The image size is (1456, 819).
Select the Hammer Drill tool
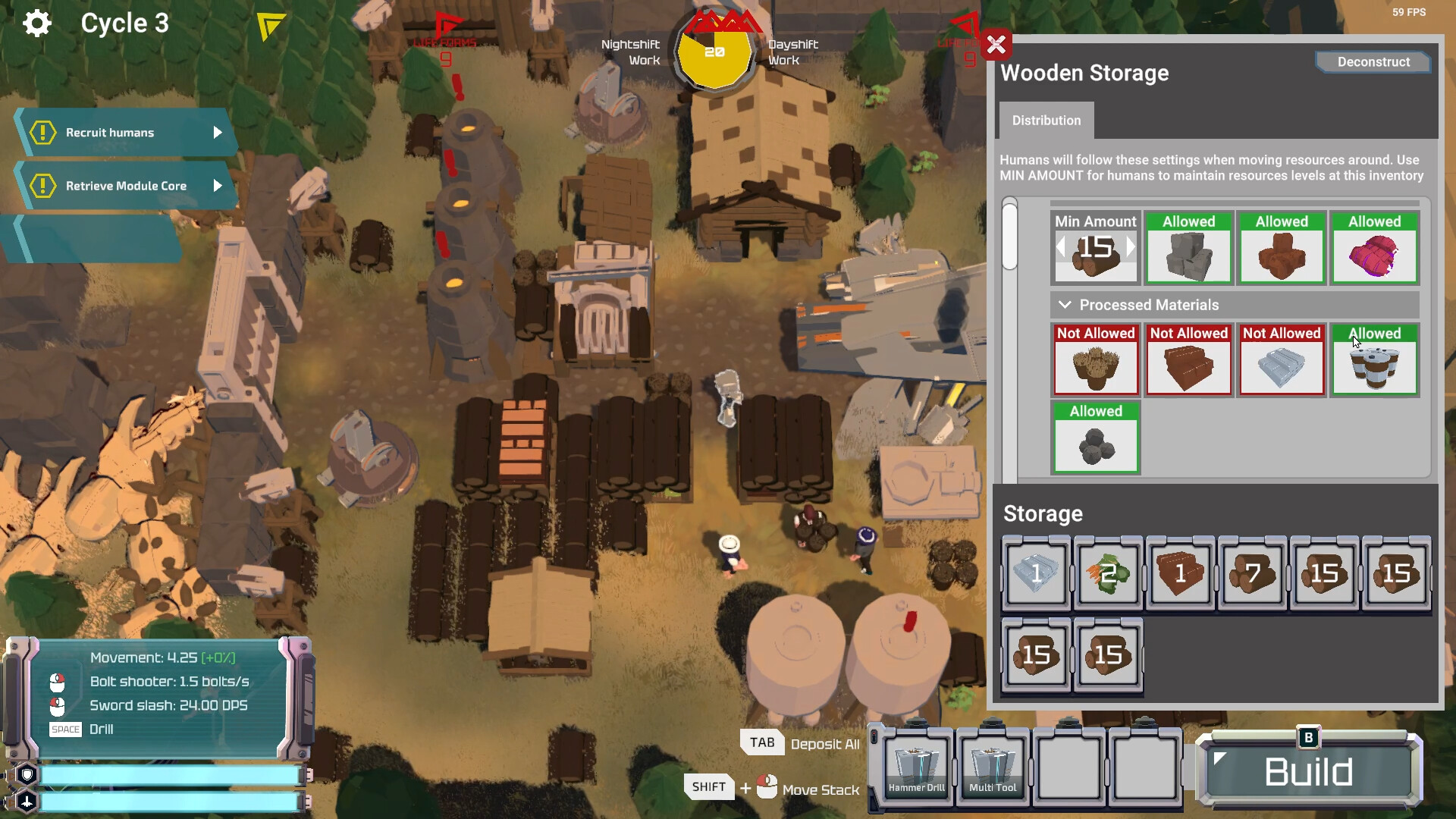pos(915,766)
